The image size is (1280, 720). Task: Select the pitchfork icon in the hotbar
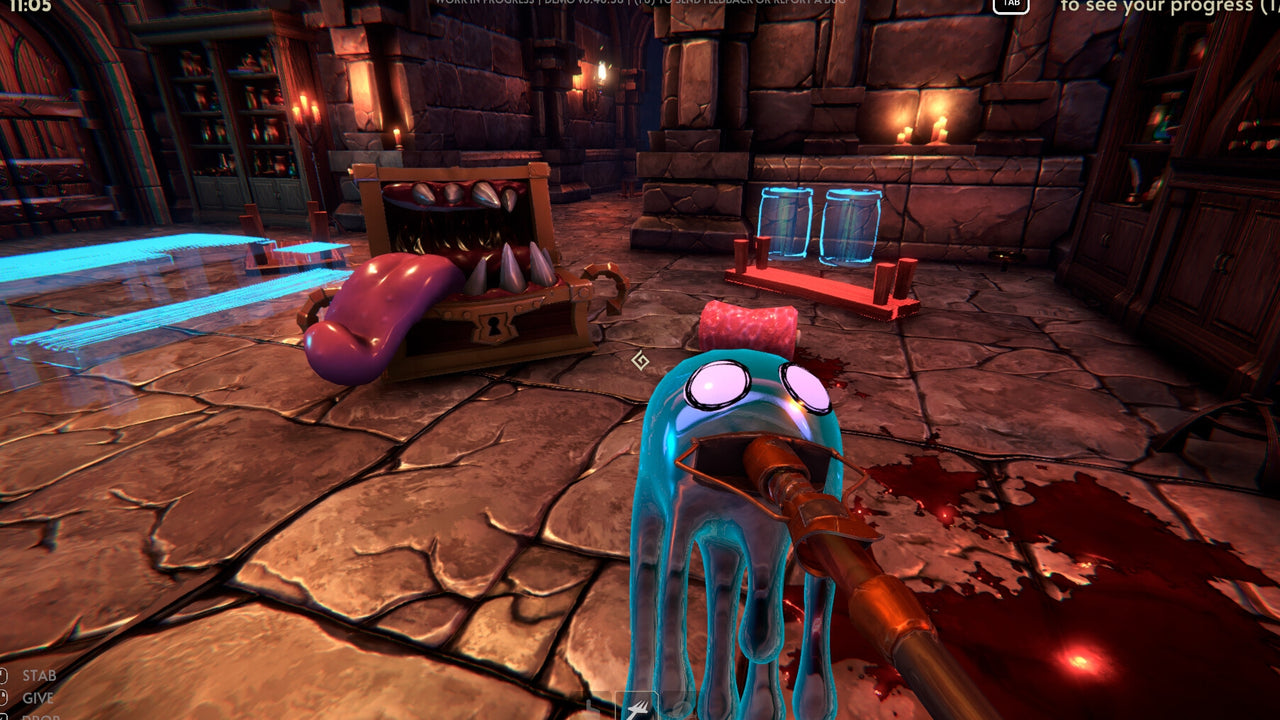coord(636,708)
